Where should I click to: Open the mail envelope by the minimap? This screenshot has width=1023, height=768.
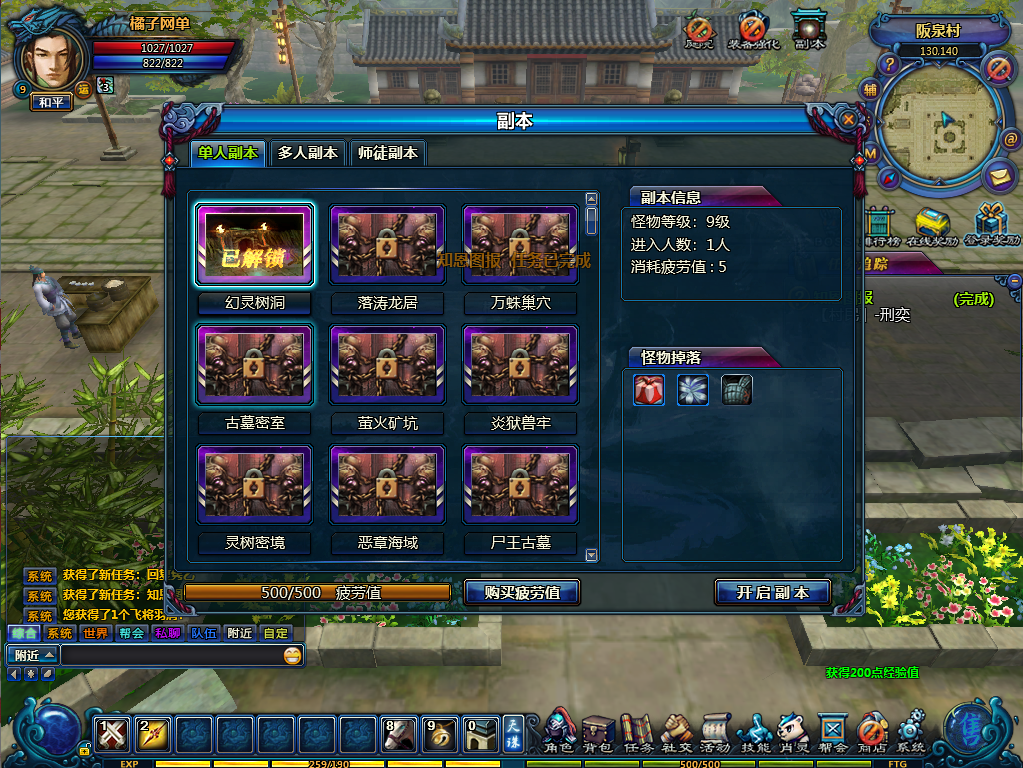pos(998,177)
